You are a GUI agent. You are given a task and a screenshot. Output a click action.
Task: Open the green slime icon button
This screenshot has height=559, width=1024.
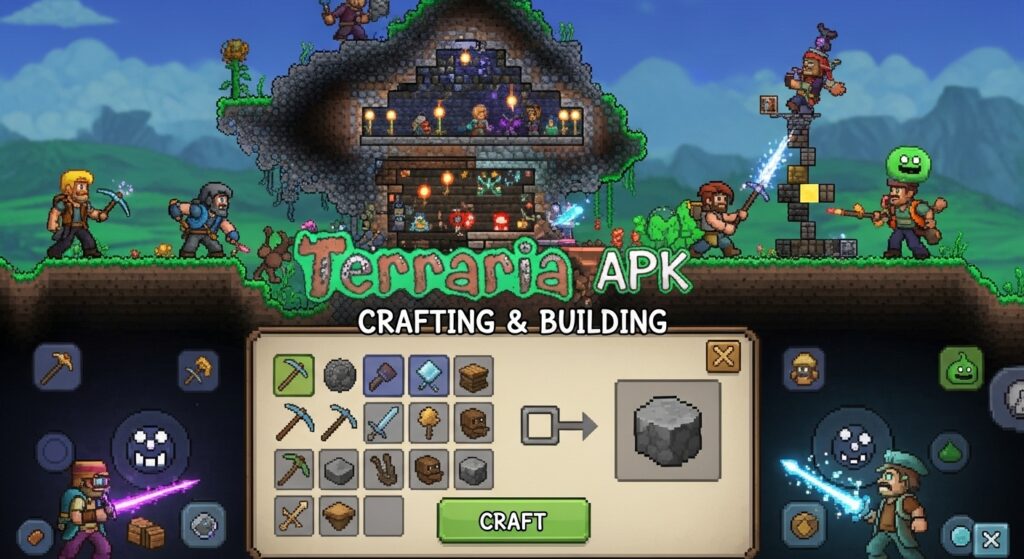tap(960, 369)
